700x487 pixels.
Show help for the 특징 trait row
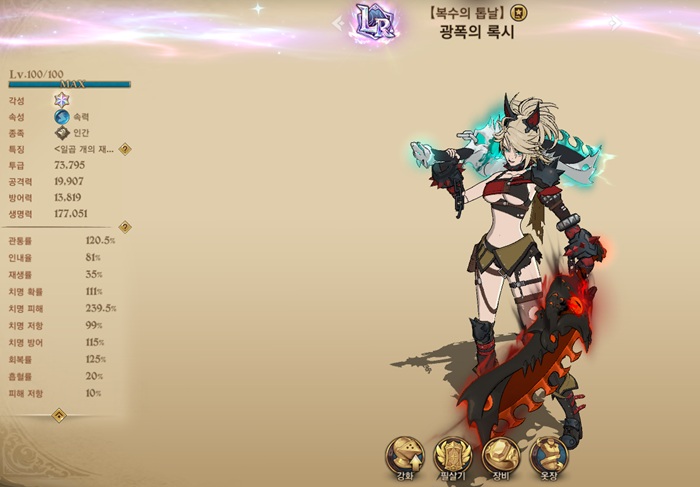[125, 149]
